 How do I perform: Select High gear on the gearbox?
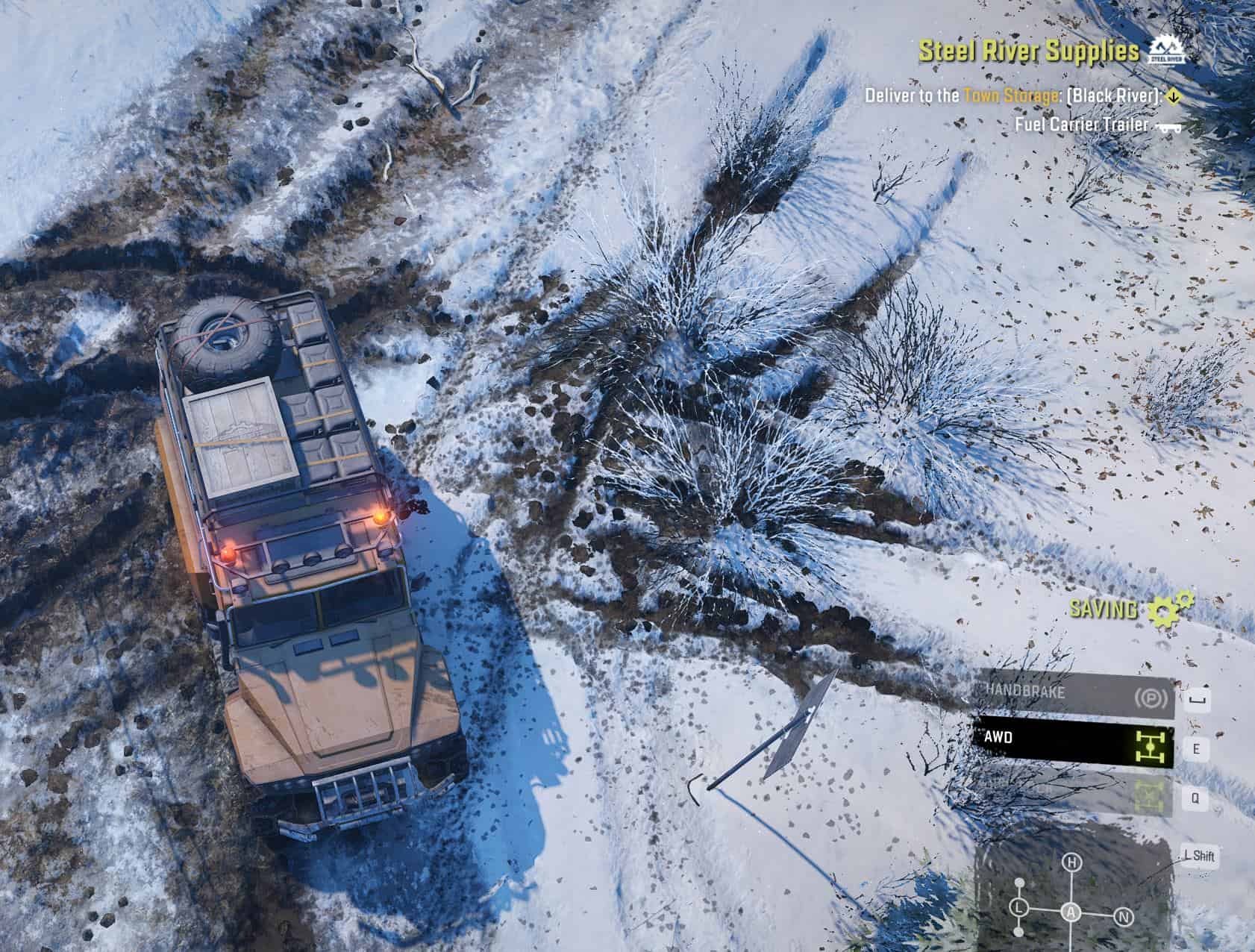pos(1072,863)
